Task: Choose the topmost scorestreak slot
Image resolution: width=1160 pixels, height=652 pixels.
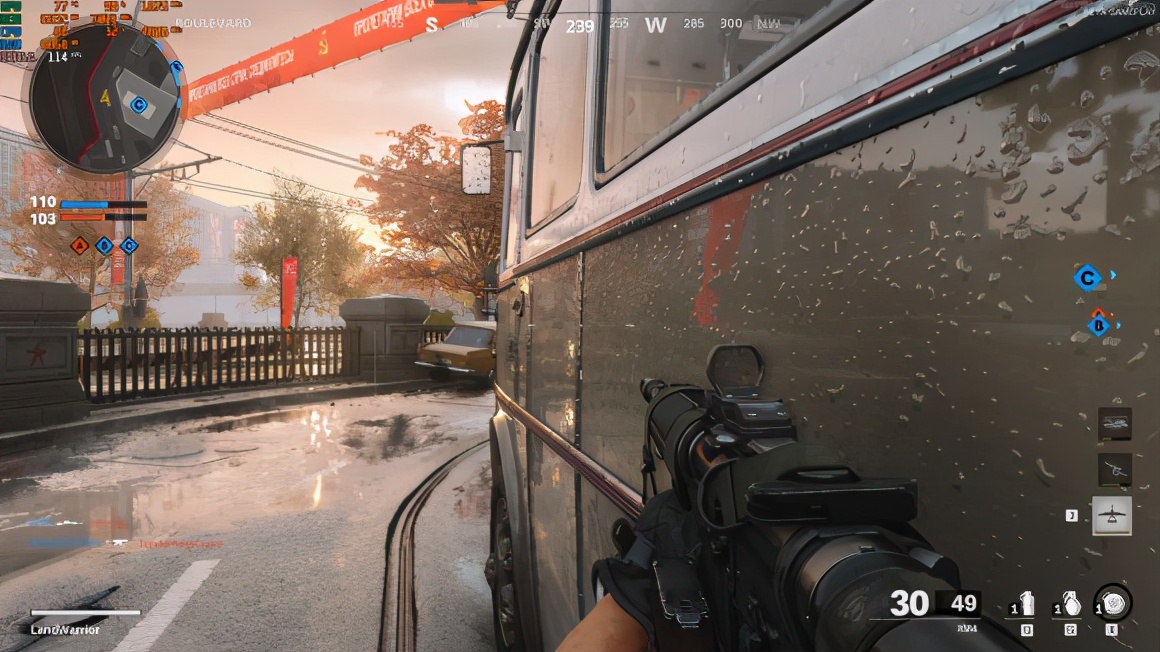Action: point(1114,424)
